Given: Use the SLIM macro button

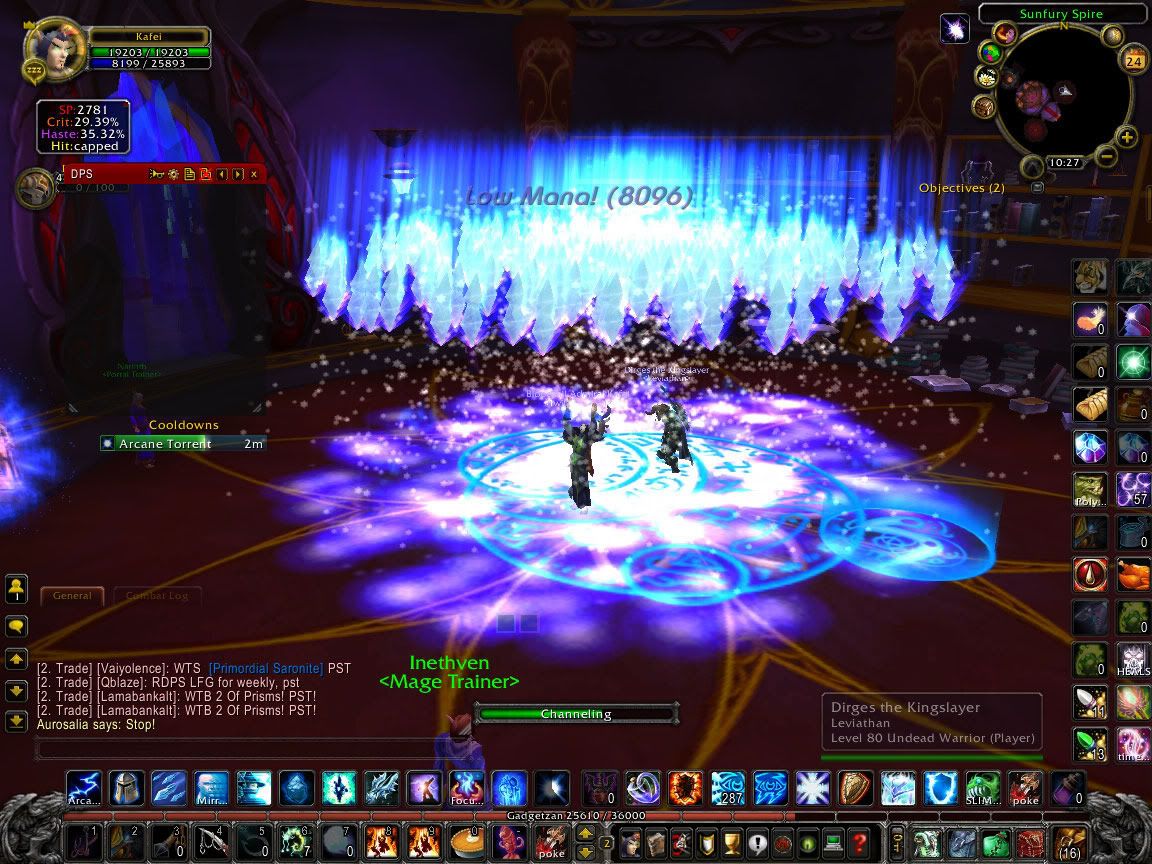Looking at the screenshot, I should [982, 788].
